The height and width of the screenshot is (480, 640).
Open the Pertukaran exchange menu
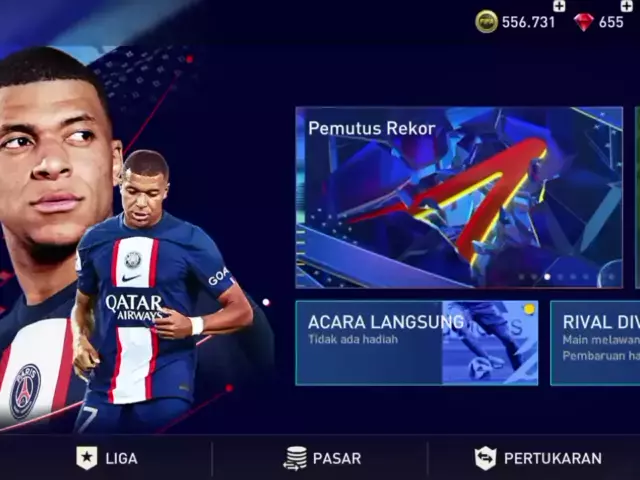(538, 458)
